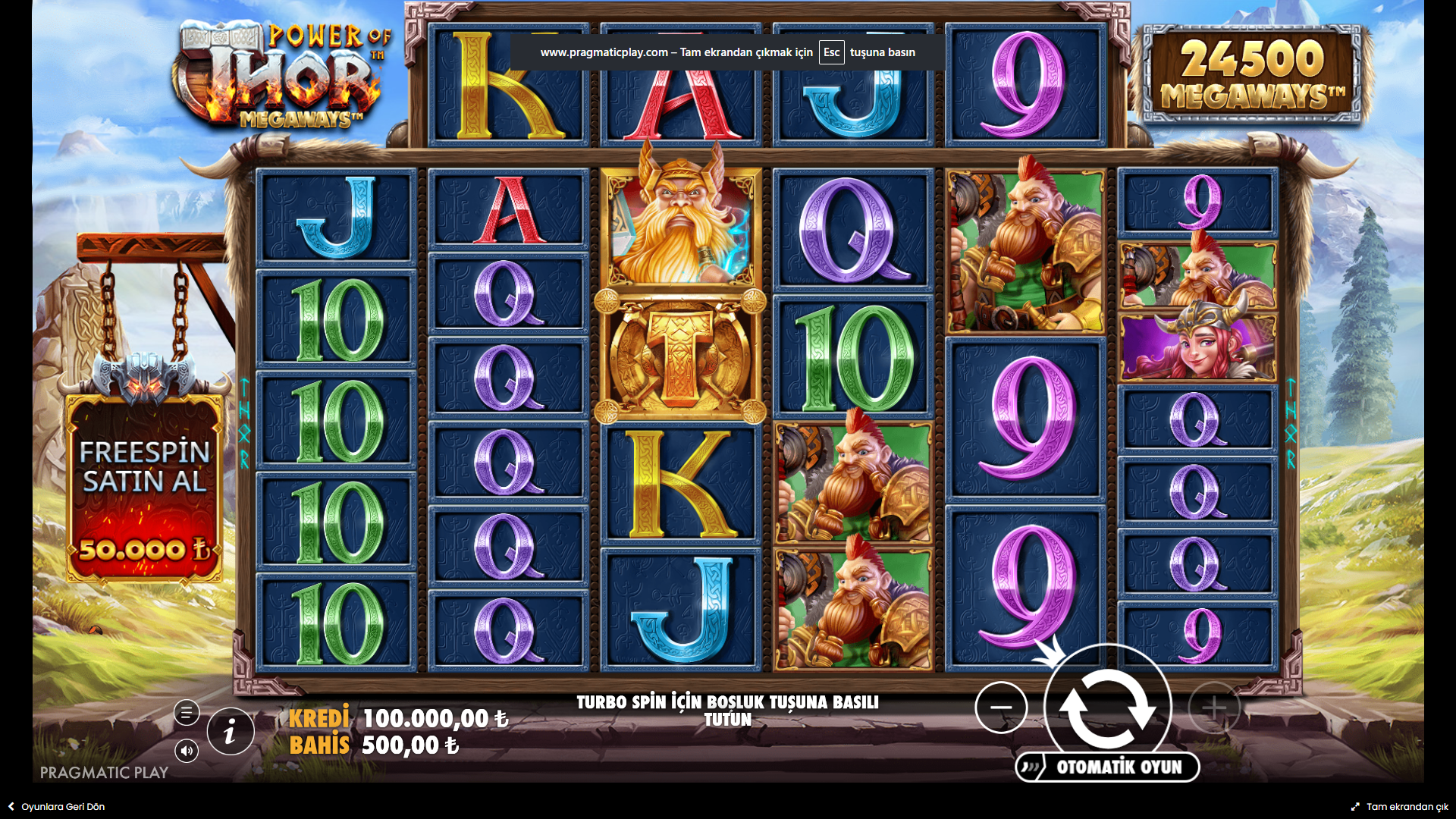This screenshot has height=819, width=1456.
Task: Decrease the bet with the minus button
Action: 1001,708
